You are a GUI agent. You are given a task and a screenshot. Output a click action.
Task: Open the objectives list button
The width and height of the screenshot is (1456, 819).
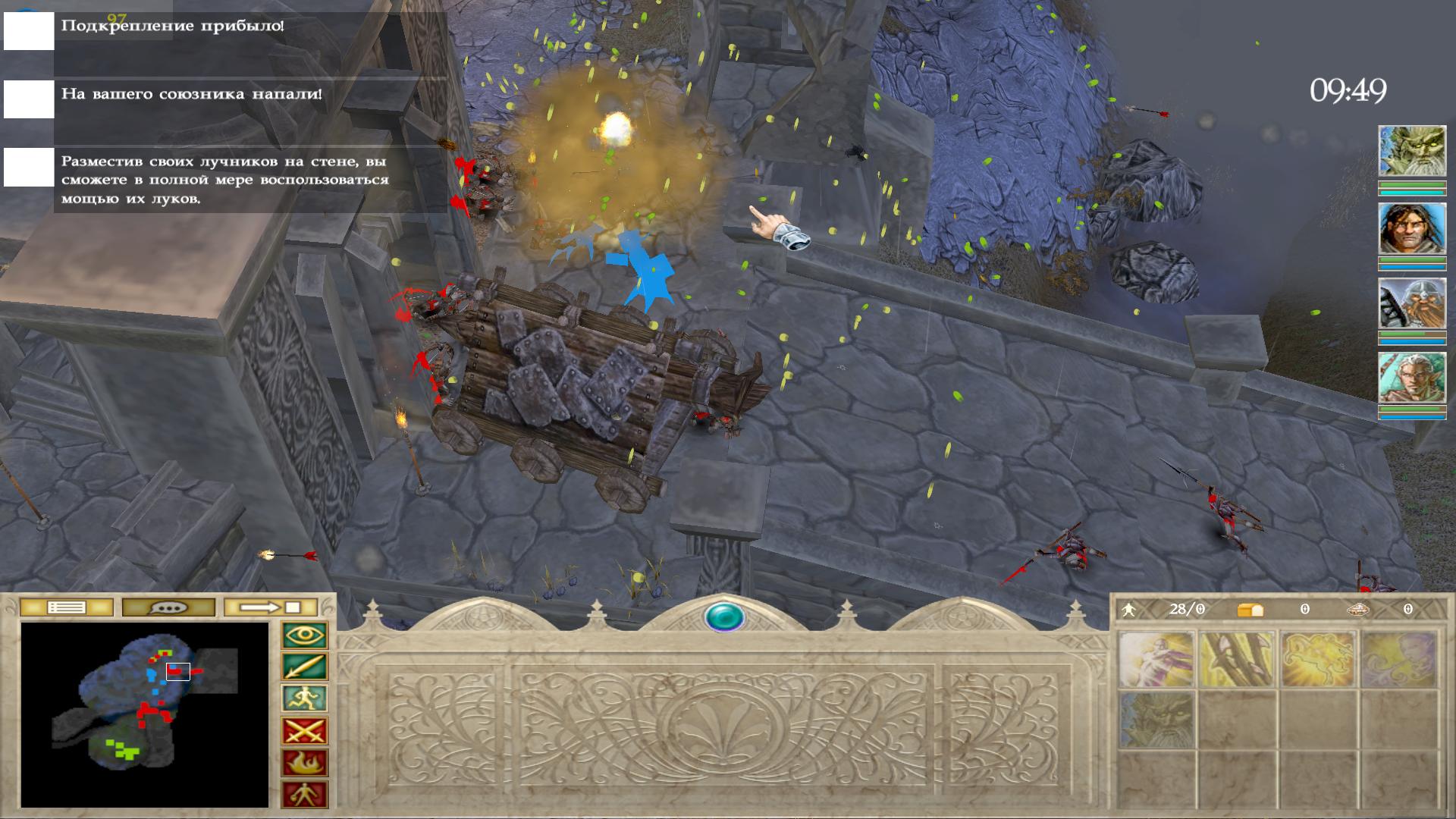coord(66,607)
